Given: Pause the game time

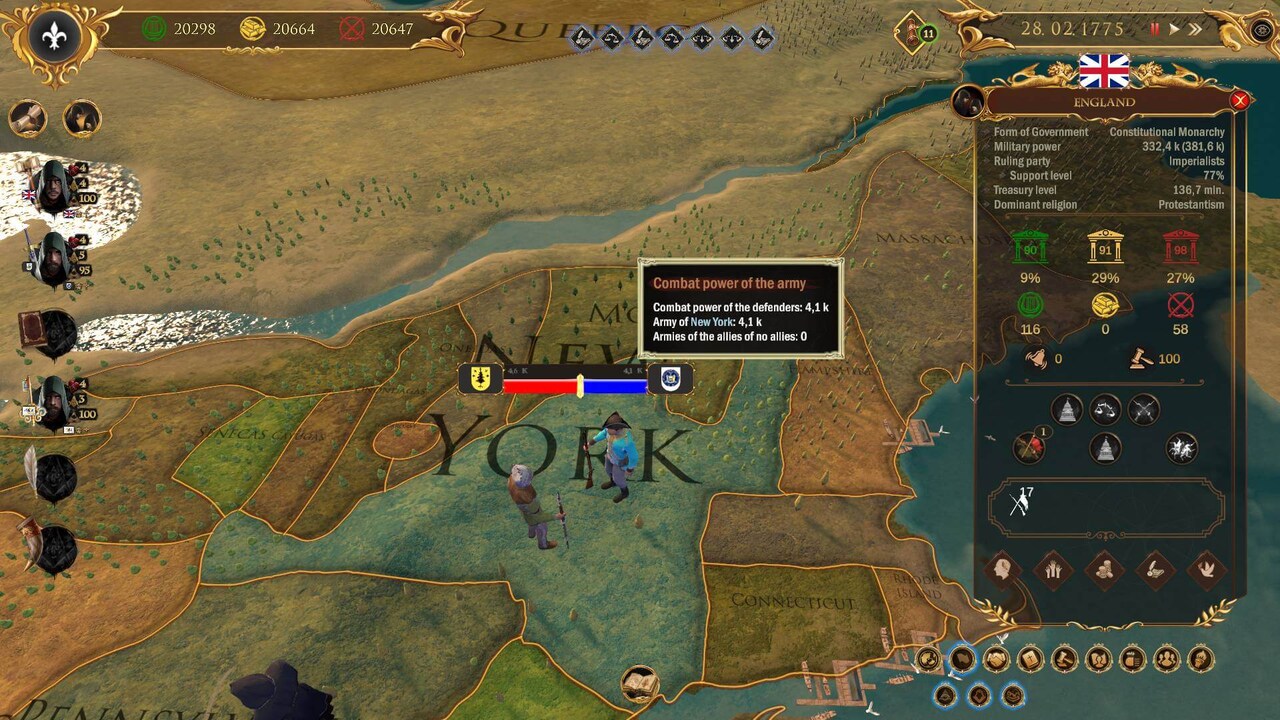Looking at the screenshot, I should point(1155,28).
